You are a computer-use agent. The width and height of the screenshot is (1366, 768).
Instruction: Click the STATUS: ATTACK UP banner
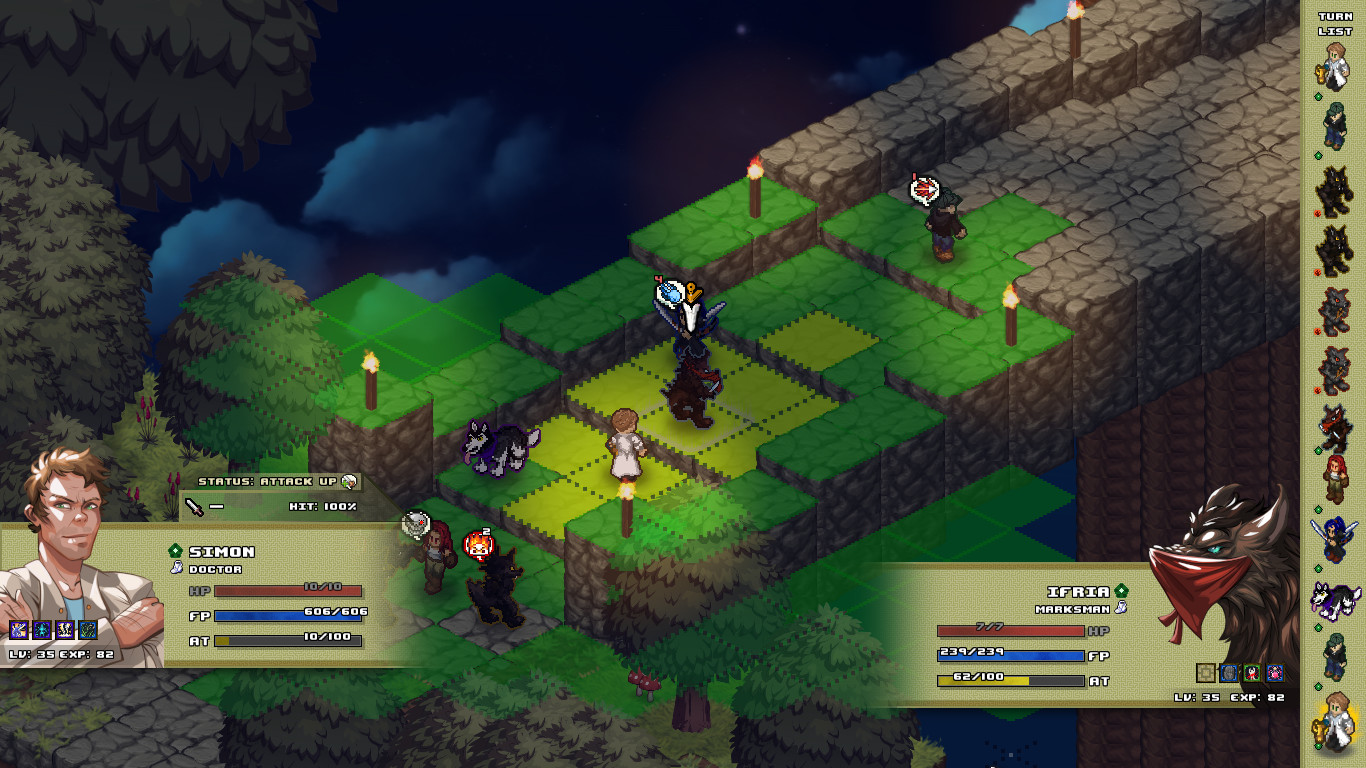pyautogui.click(x=270, y=481)
